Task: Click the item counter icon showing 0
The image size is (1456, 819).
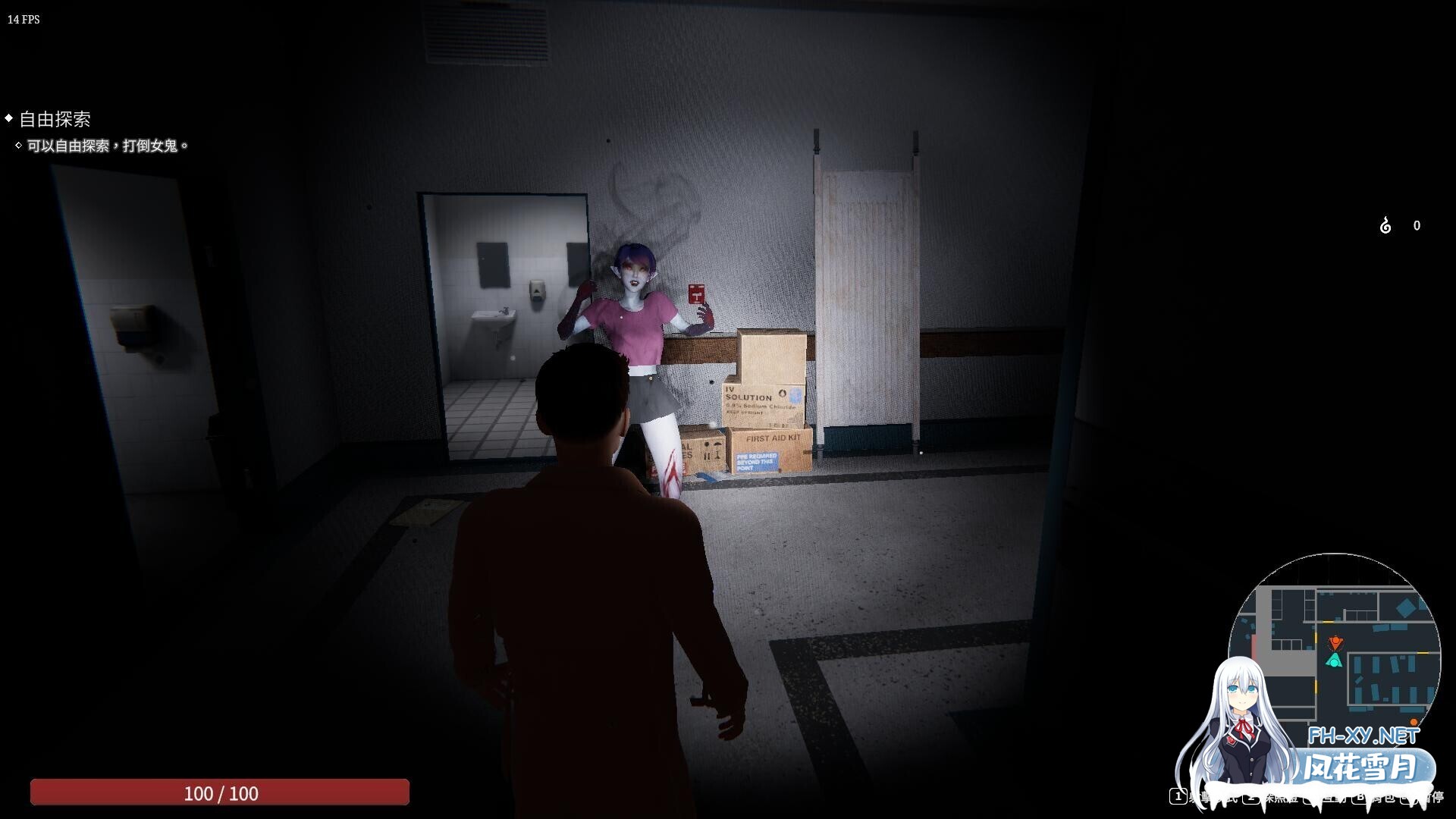Action: coord(1385,225)
